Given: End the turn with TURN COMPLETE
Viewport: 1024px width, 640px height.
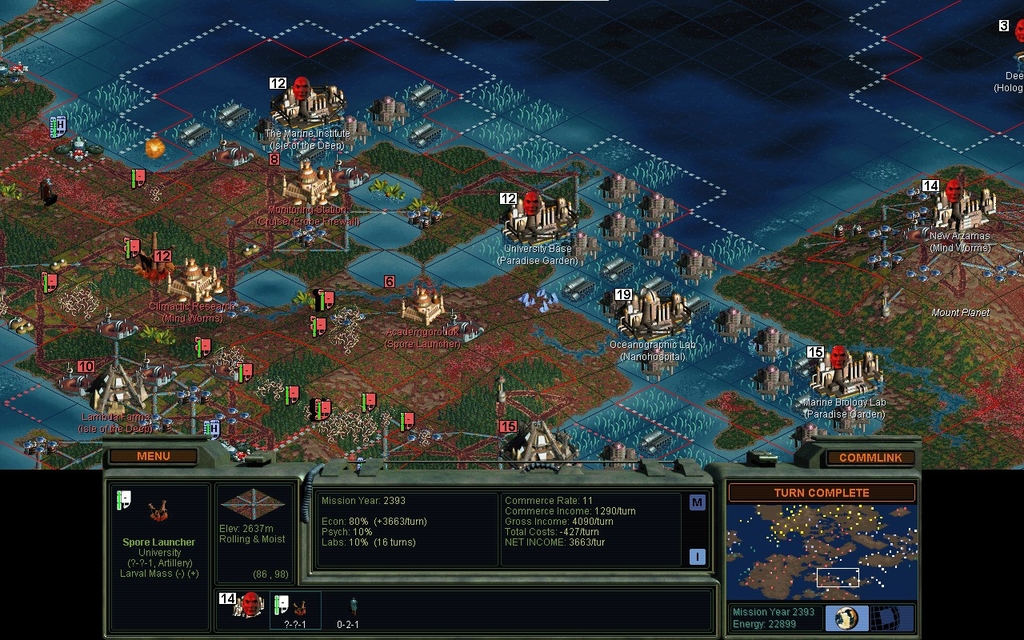Looking at the screenshot, I should click(x=821, y=493).
